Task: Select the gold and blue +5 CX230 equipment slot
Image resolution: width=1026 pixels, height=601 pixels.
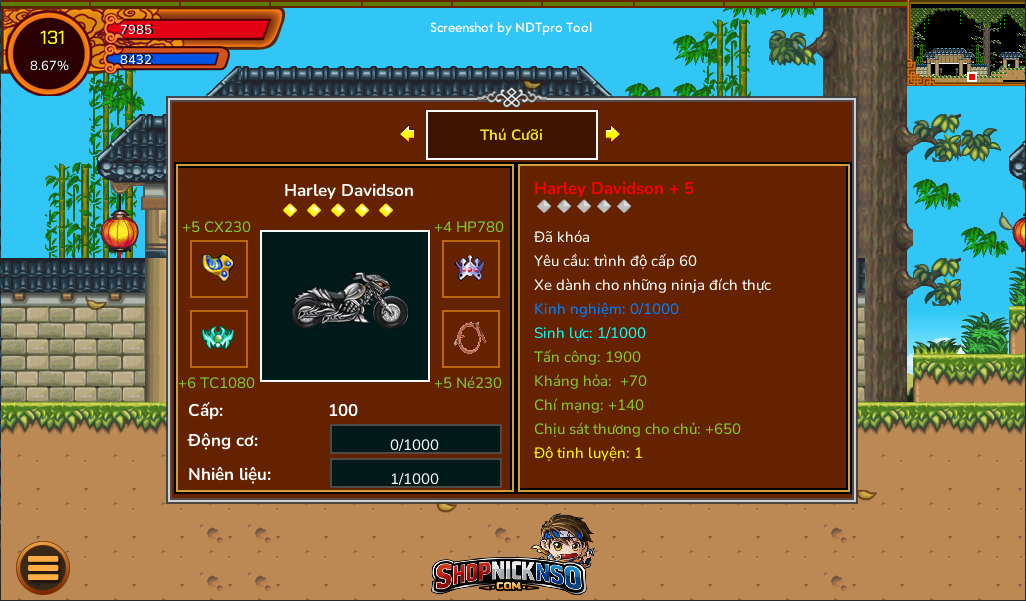Action: click(219, 269)
